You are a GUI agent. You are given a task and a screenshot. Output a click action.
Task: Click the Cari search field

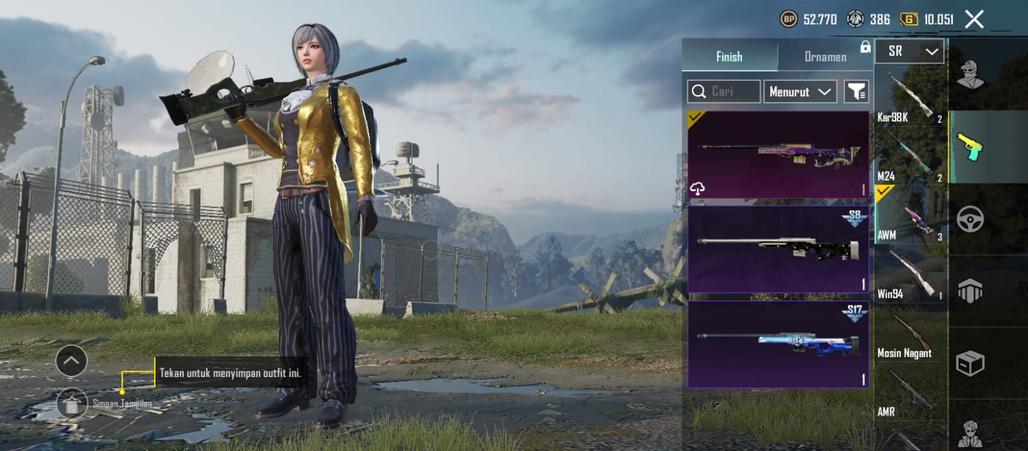[724, 92]
